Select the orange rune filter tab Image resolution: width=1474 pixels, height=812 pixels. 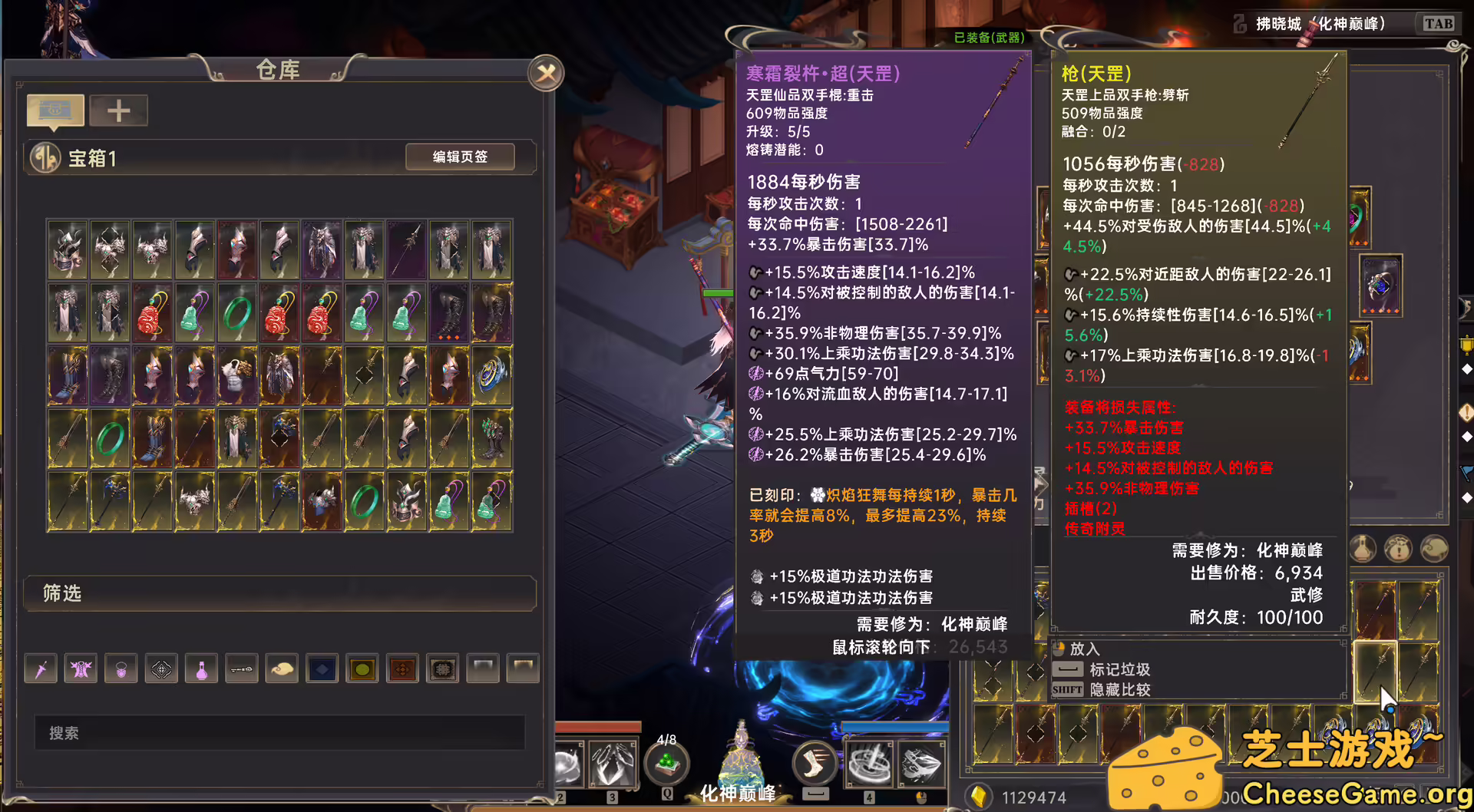coord(402,668)
